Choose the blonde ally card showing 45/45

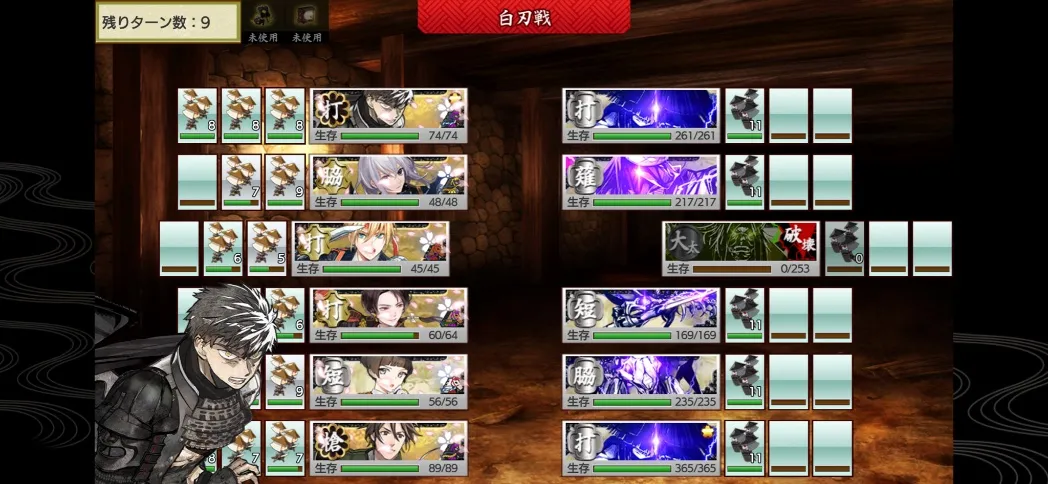coord(370,249)
